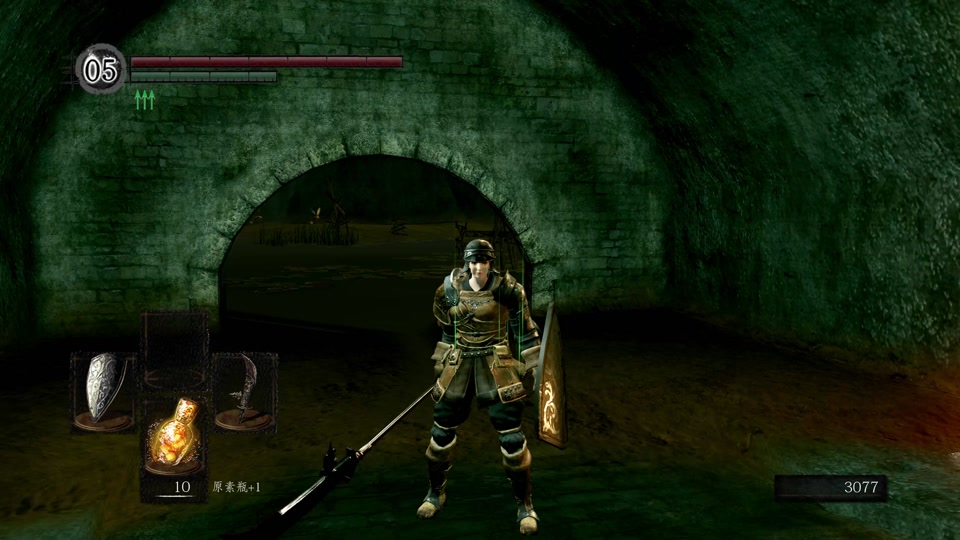The image size is (960, 540).
Task: Select the Estus Flask +1 item slot
Action: (174, 435)
